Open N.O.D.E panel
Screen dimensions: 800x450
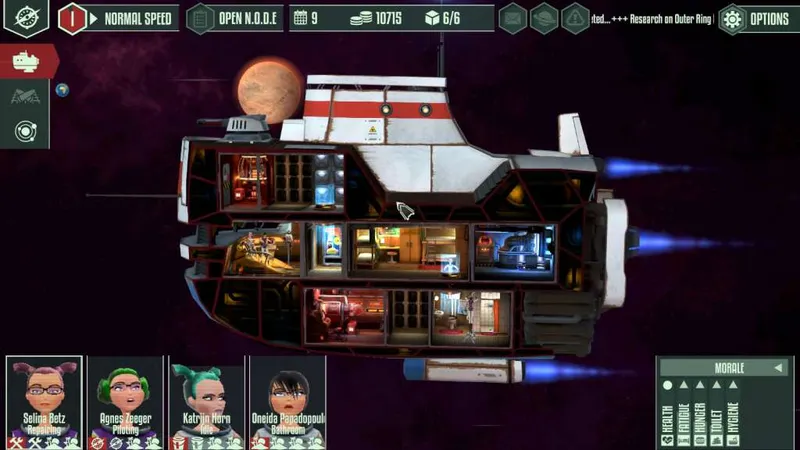(x=232, y=18)
